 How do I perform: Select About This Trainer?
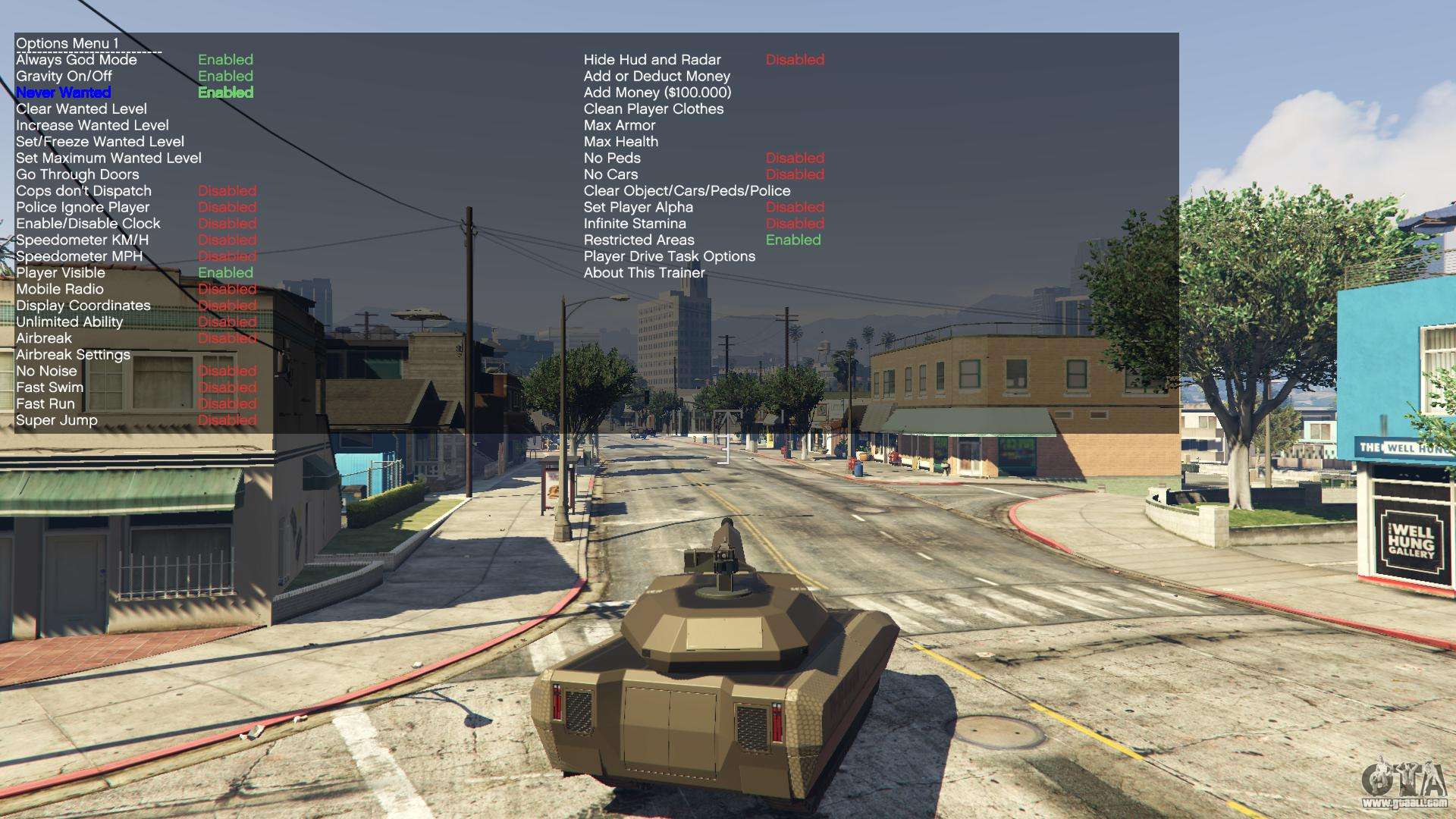pos(644,272)
